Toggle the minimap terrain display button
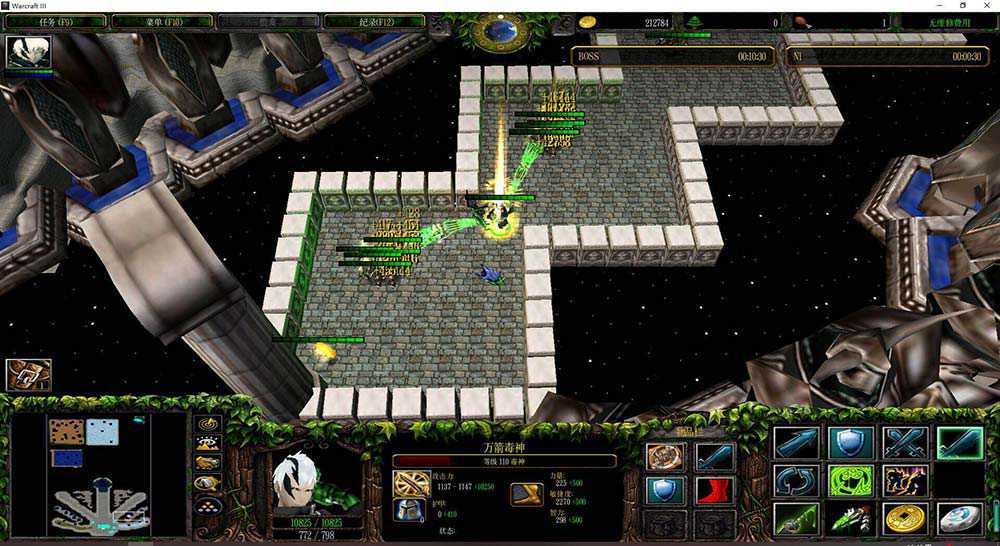The height and width of the screenshot is (546, 1000). click(208, 444)
